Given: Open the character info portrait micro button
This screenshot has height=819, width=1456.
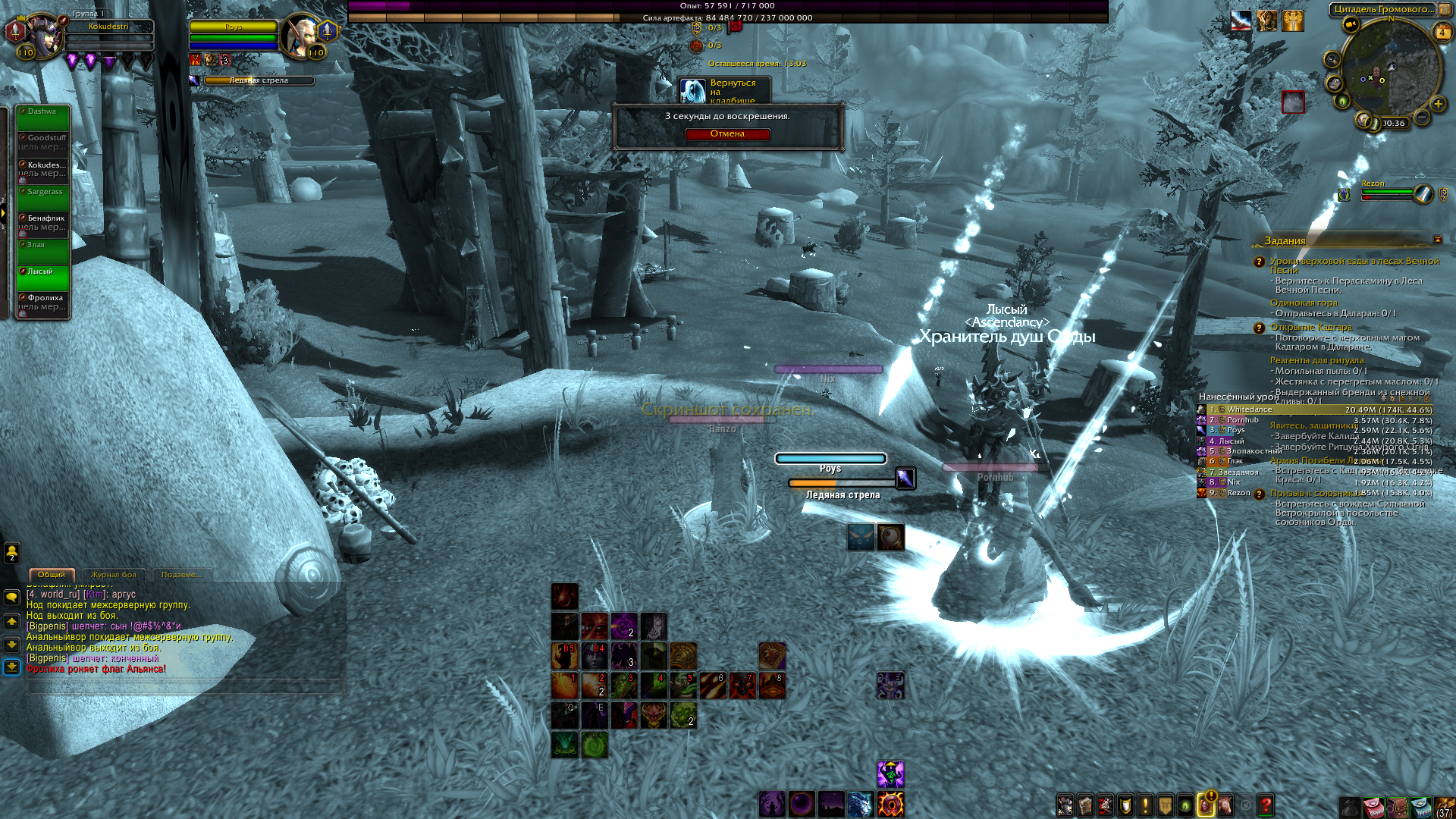Looking at the screenshot, I should pos(1065,805).
